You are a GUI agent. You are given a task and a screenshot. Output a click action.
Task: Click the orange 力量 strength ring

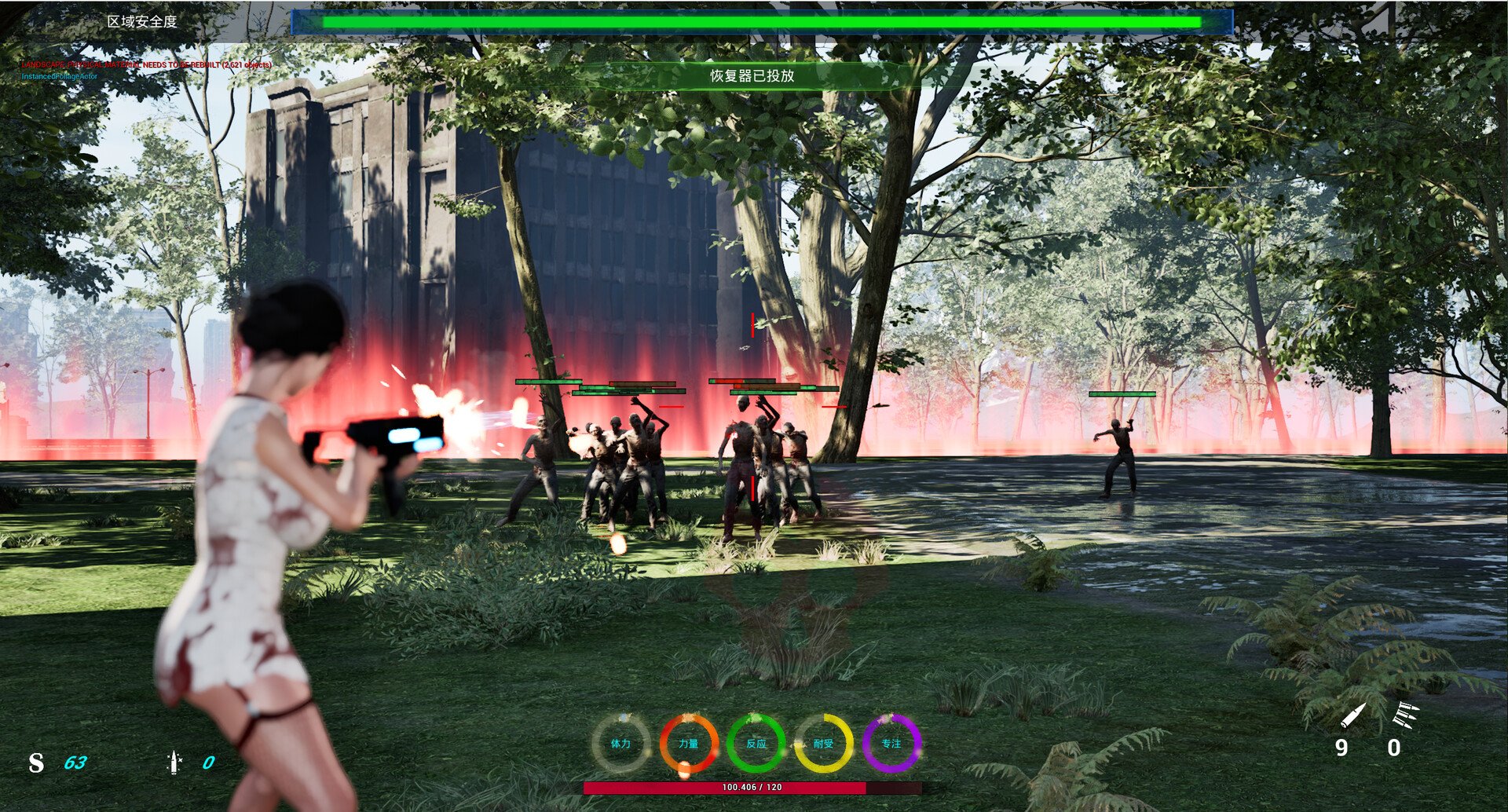point(688,743)
